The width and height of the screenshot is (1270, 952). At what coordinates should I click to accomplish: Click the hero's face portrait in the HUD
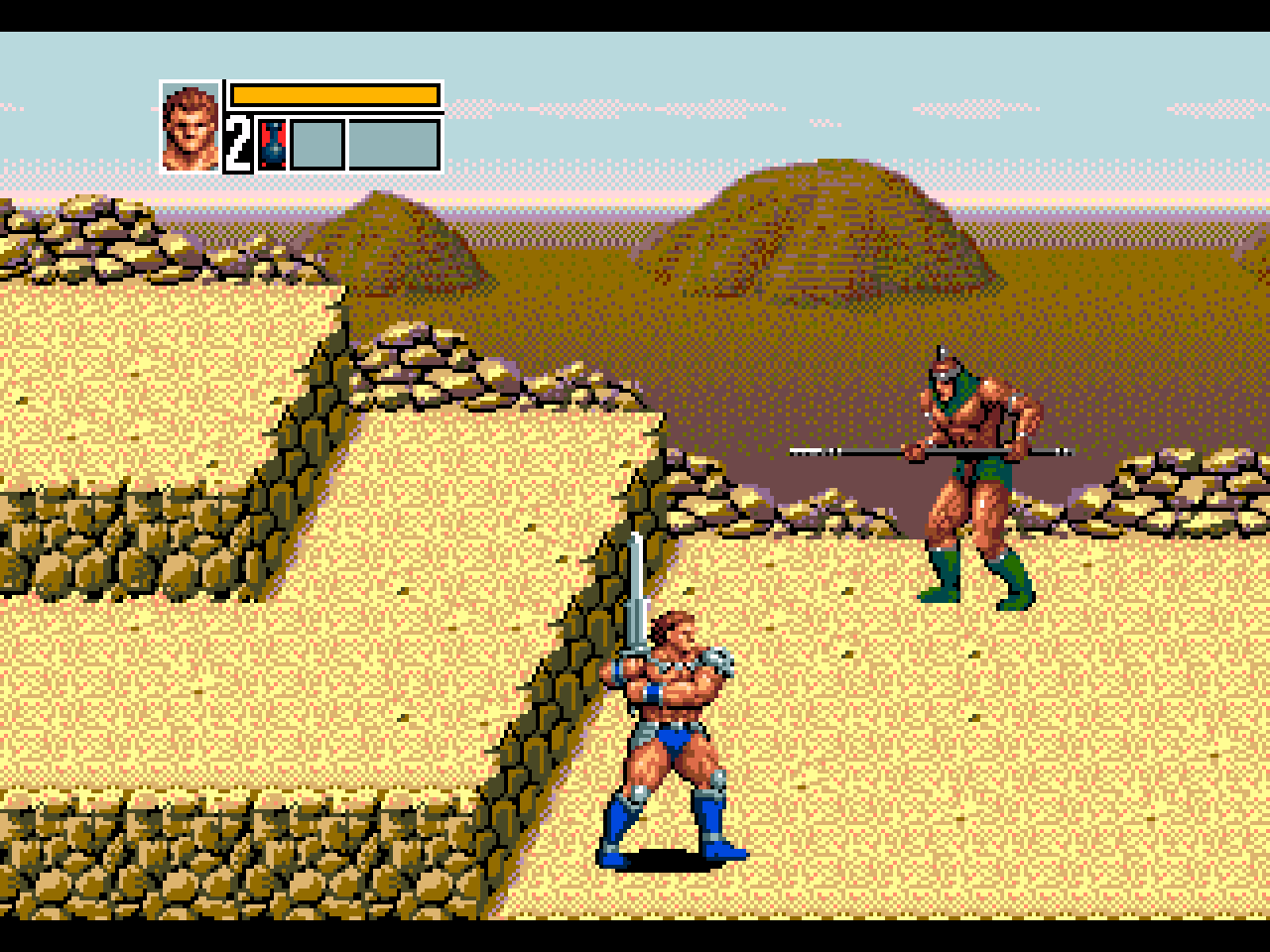[x=189, y=123]
